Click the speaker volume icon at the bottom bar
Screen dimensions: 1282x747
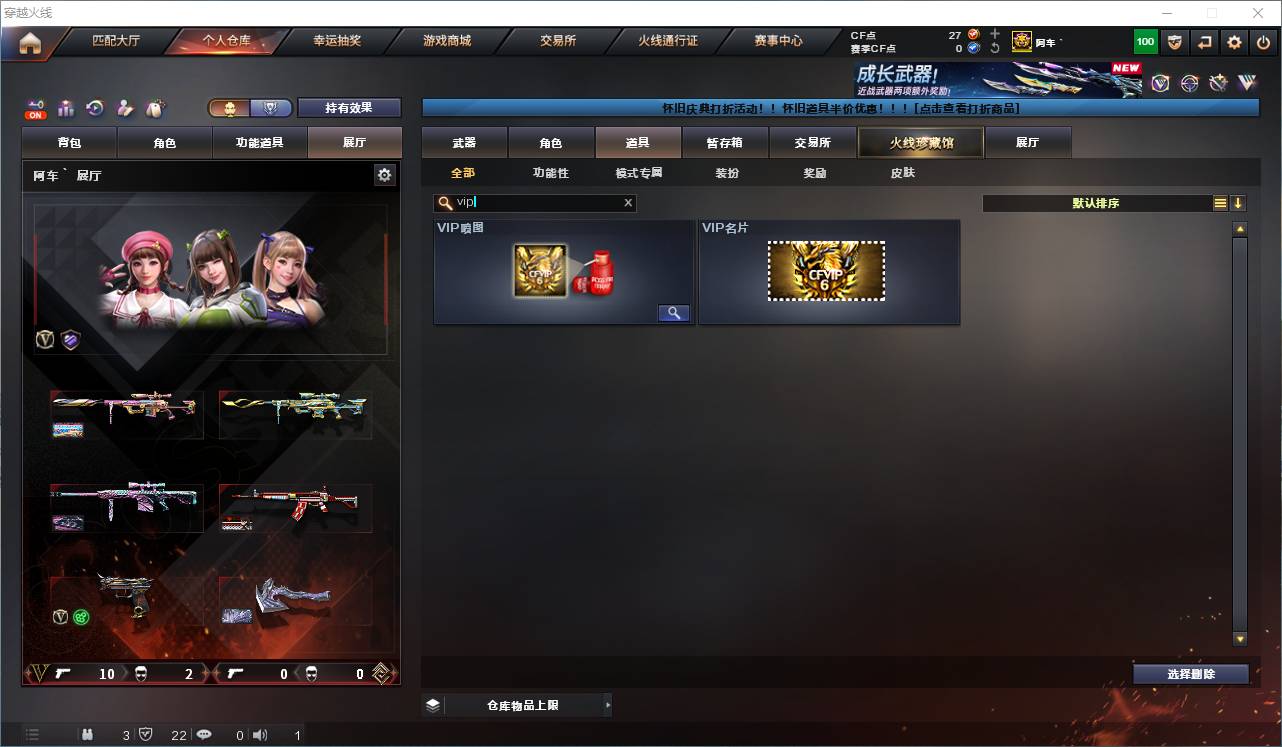point(260,734)
